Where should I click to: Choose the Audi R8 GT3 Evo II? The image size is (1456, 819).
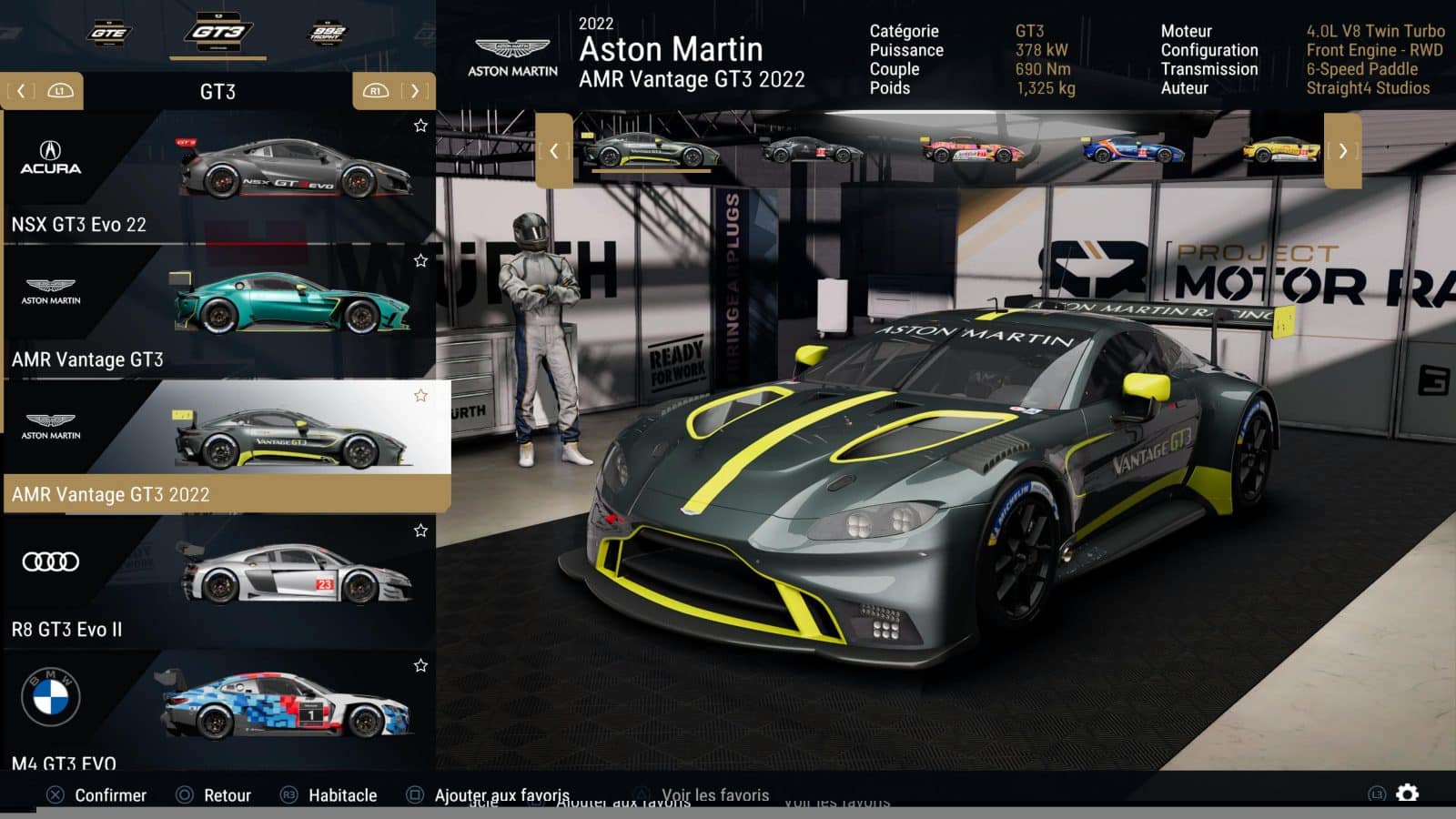point(218,581)
